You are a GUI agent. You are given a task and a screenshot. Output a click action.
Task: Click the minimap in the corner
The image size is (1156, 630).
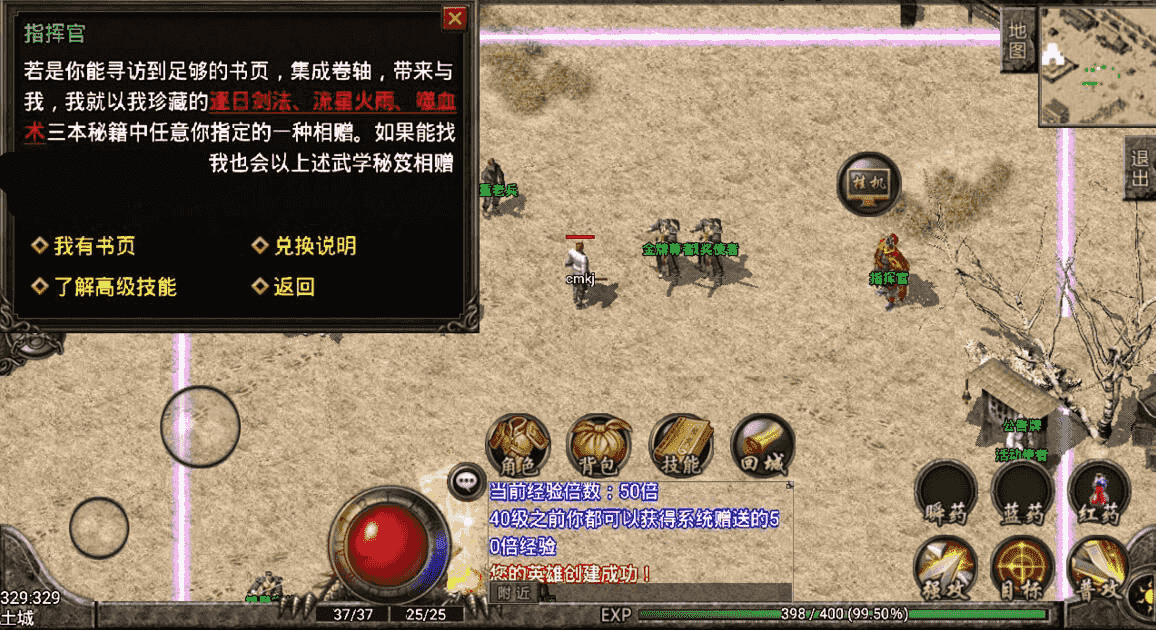pyautogui.click(x=1097, y=64)
